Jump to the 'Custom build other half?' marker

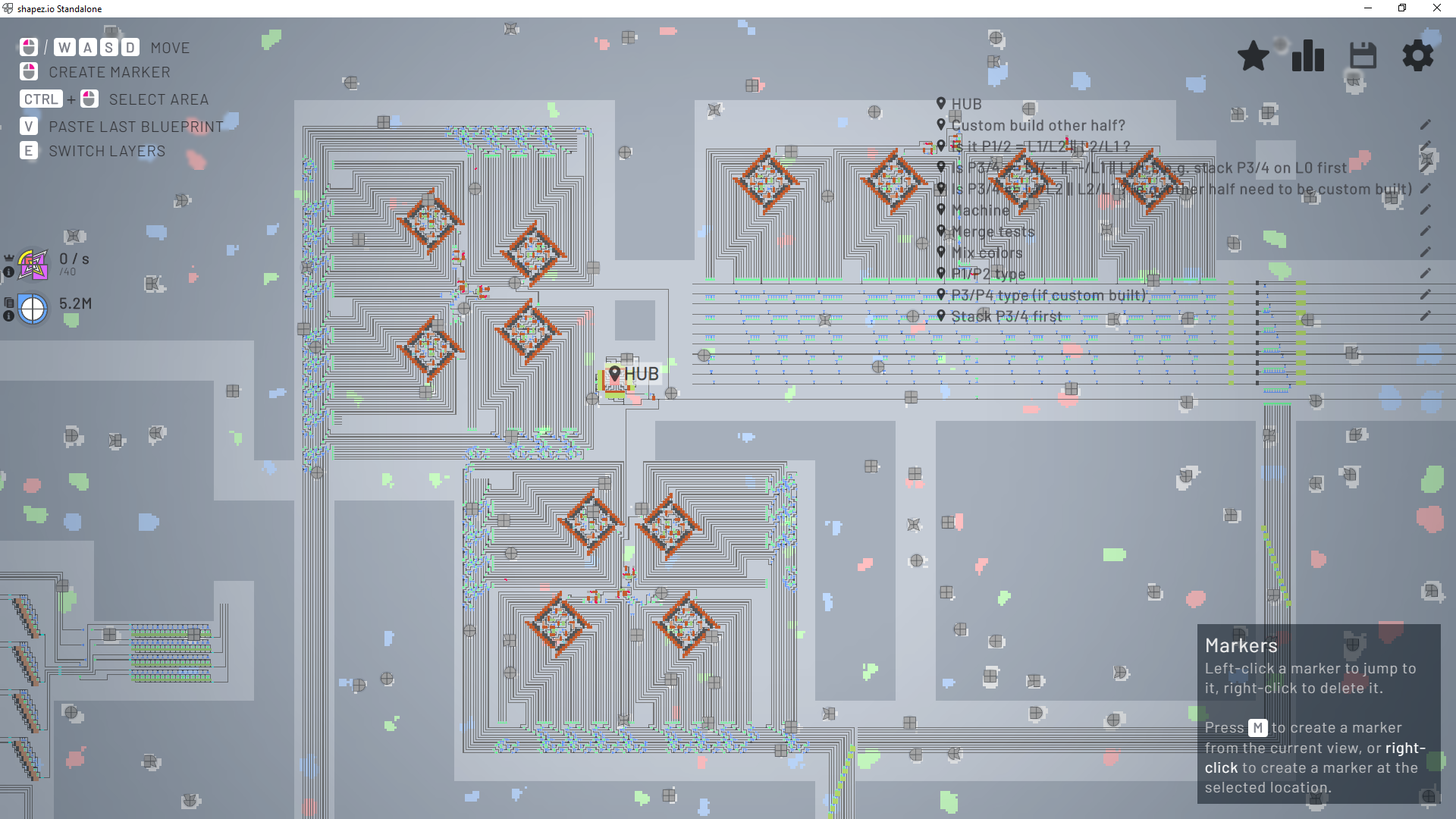[x=1038, y=125]
